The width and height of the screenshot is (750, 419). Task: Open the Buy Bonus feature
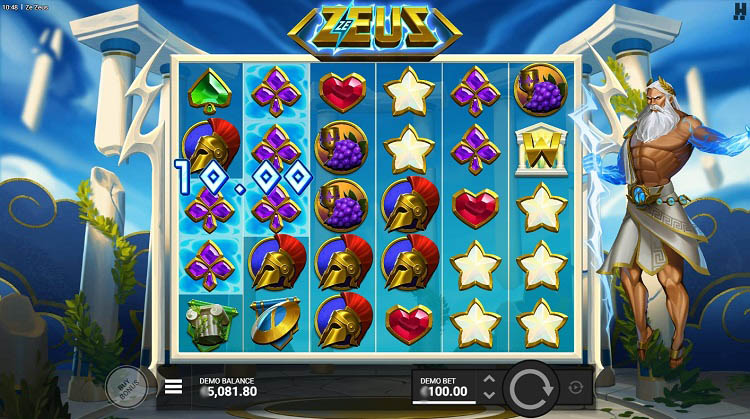click(126, 387)
